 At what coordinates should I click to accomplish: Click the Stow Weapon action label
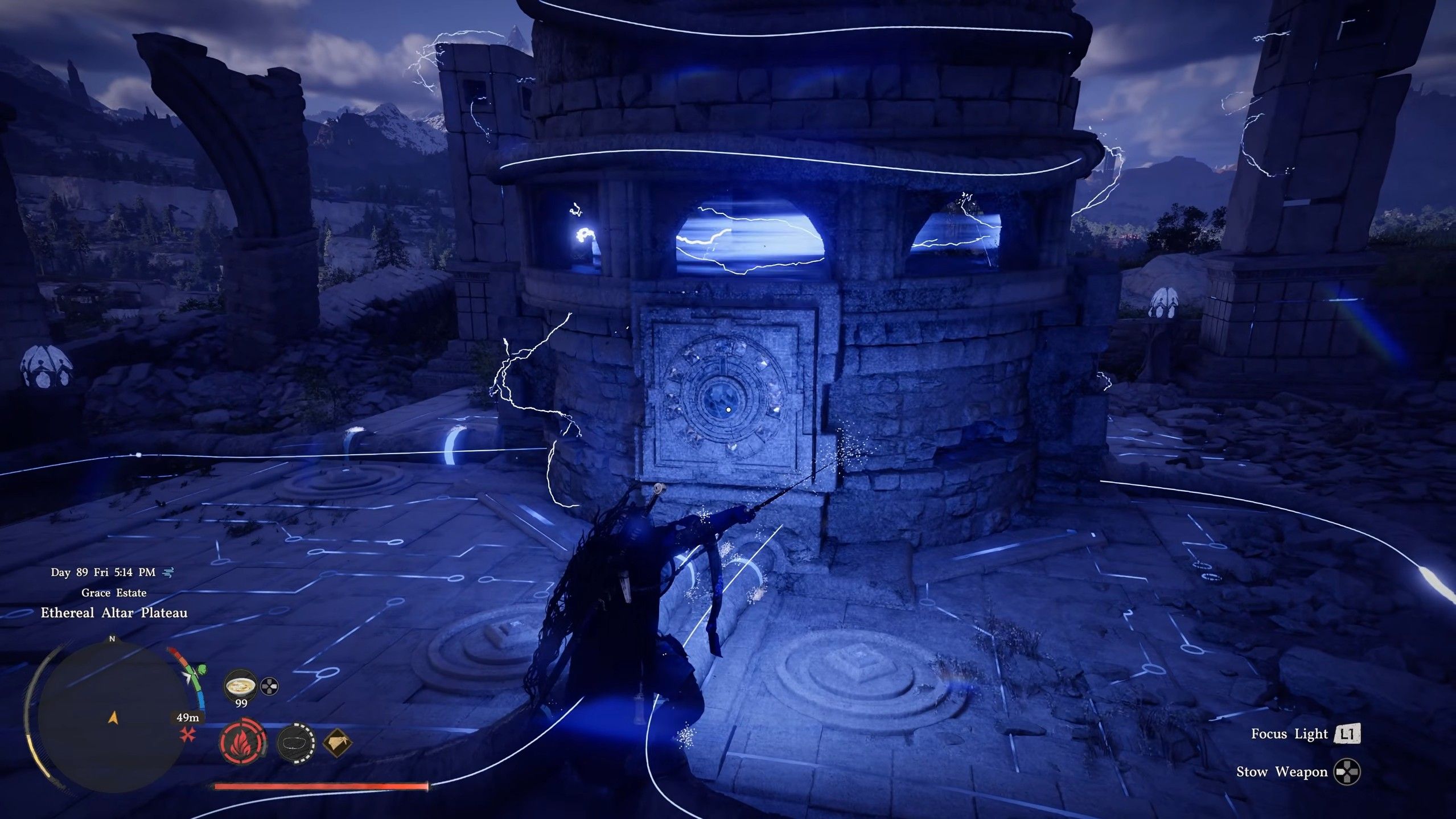click(x=1281, y=772)
